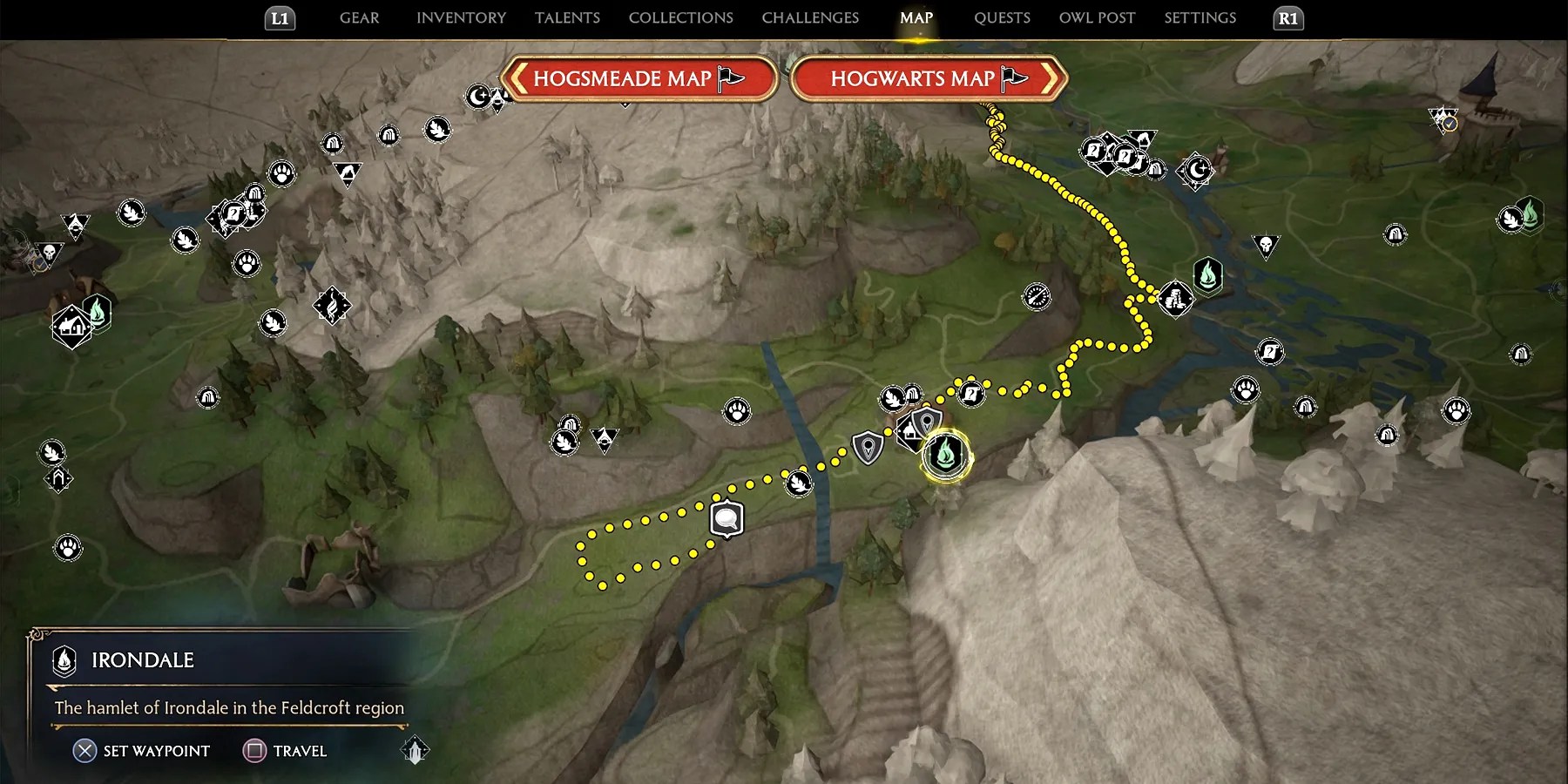Choose the hamlet house marker on the west edge

(x=71, y=327)
